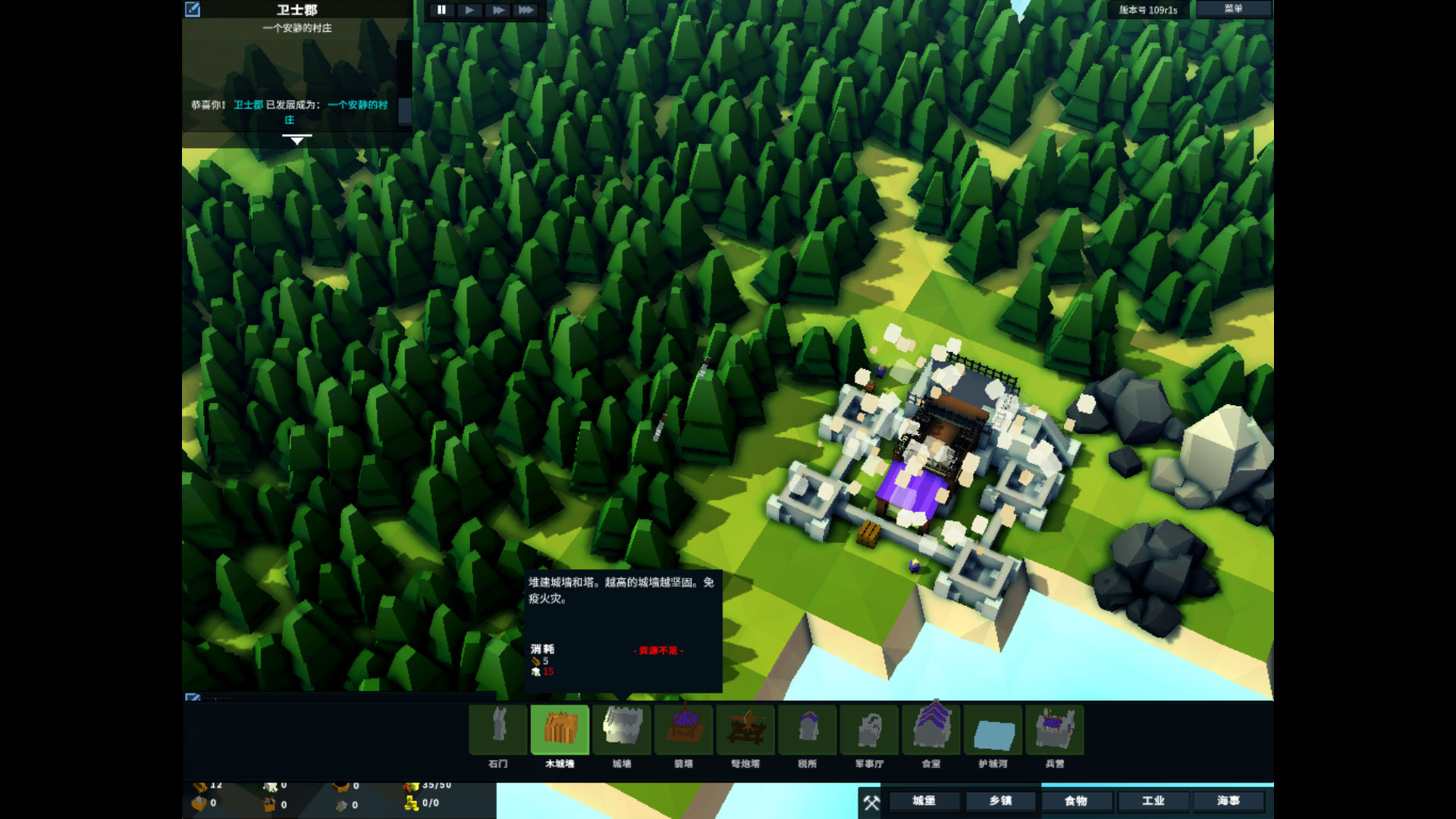Switch to the 工业 industry build tab
The height and width of the screenshot is (819, 1456).
[1153, 801]
